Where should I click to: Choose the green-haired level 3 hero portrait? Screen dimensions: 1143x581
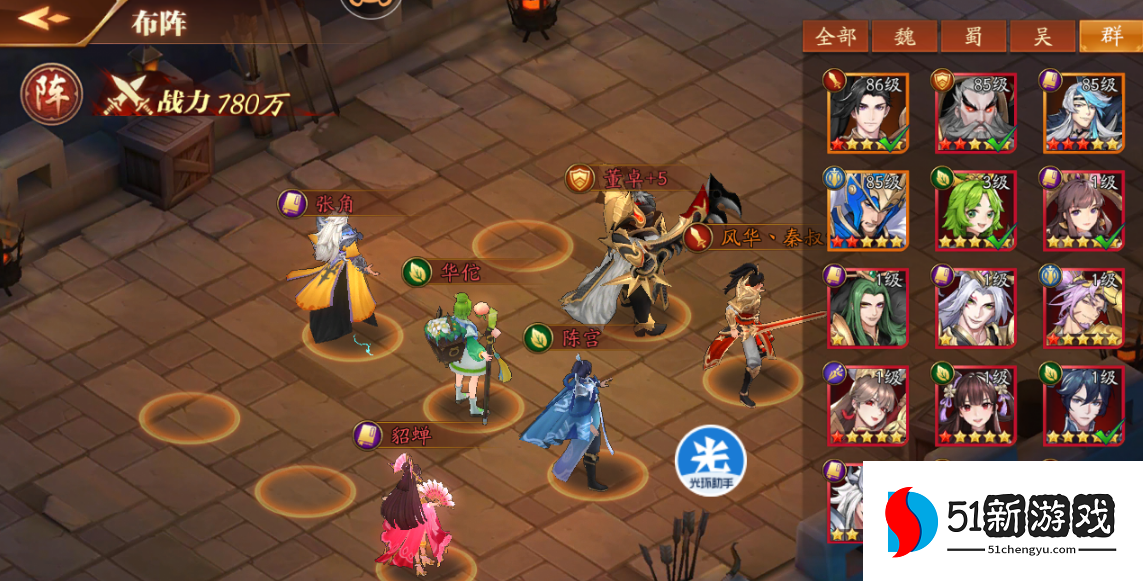[973, 209]
